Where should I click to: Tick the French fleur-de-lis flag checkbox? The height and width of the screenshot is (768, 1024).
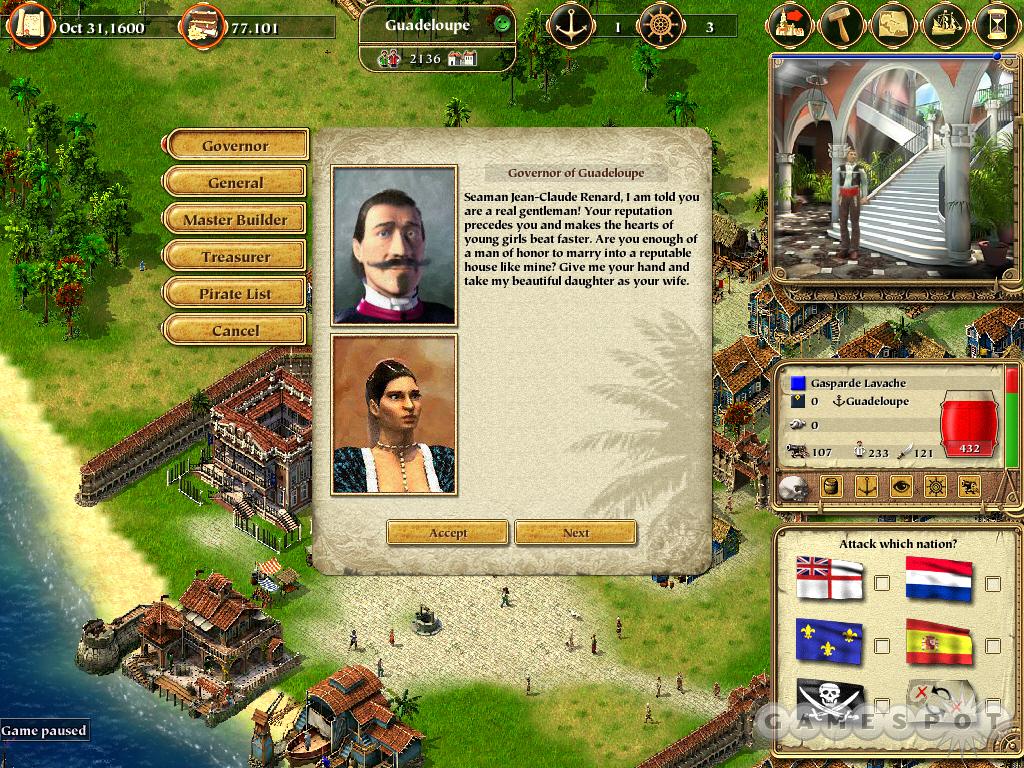pos(882,645)
